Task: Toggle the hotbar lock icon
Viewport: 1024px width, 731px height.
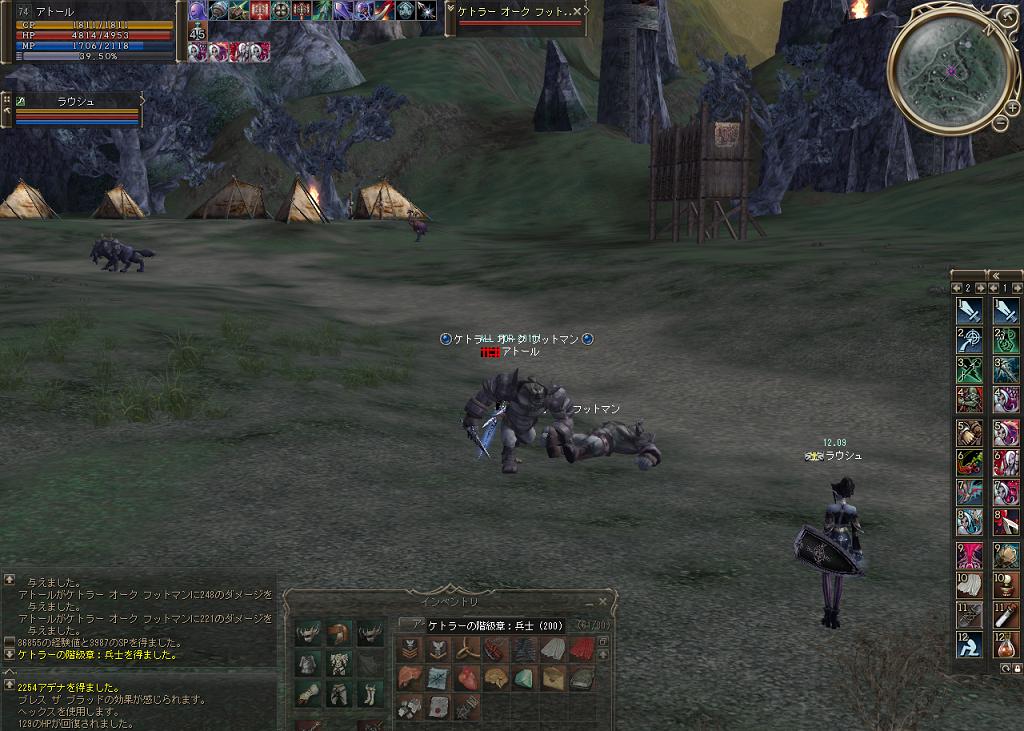Action: [x=1017, y=668]
